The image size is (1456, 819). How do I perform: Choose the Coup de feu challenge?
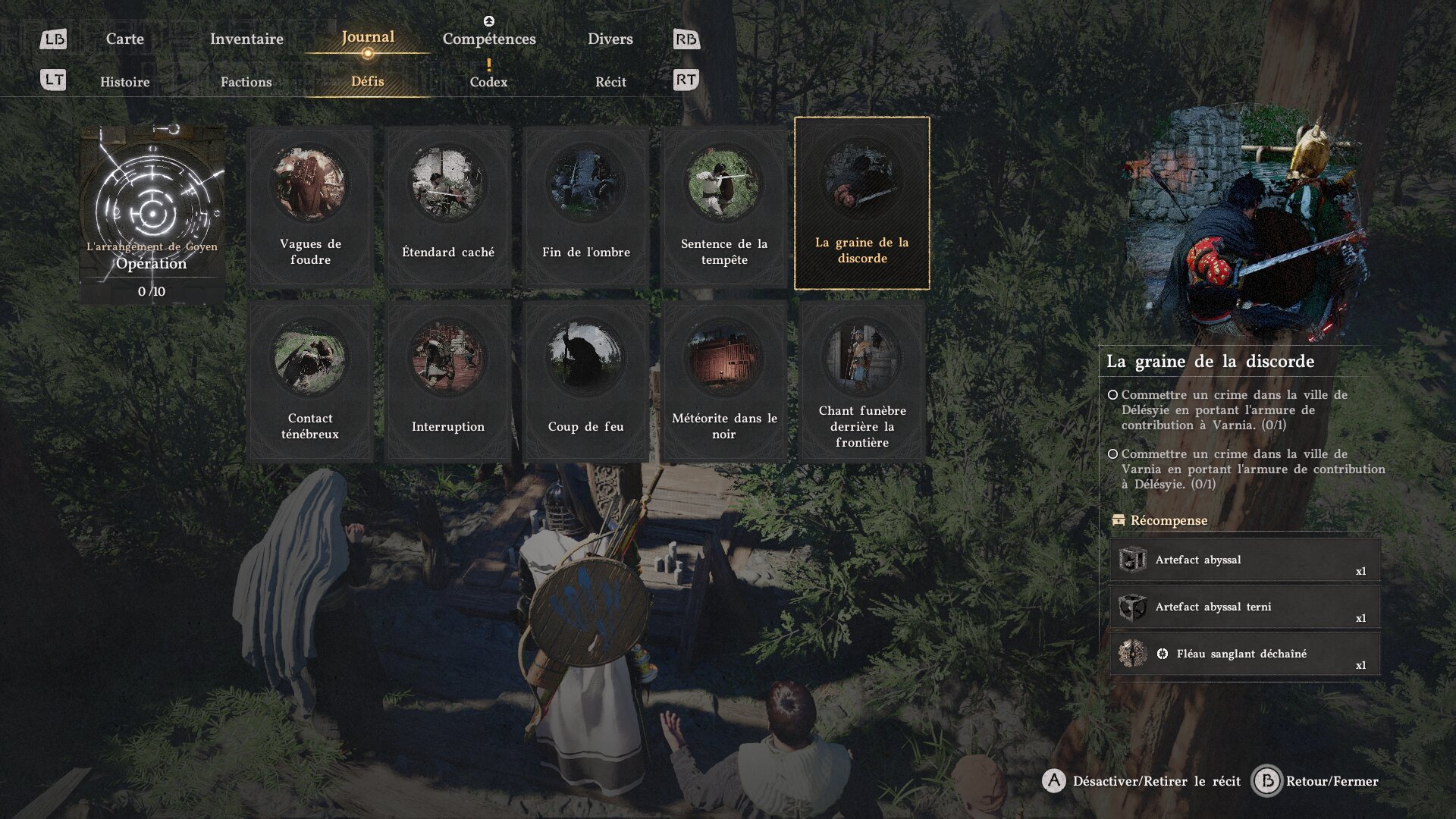click(x=586, y=381)
